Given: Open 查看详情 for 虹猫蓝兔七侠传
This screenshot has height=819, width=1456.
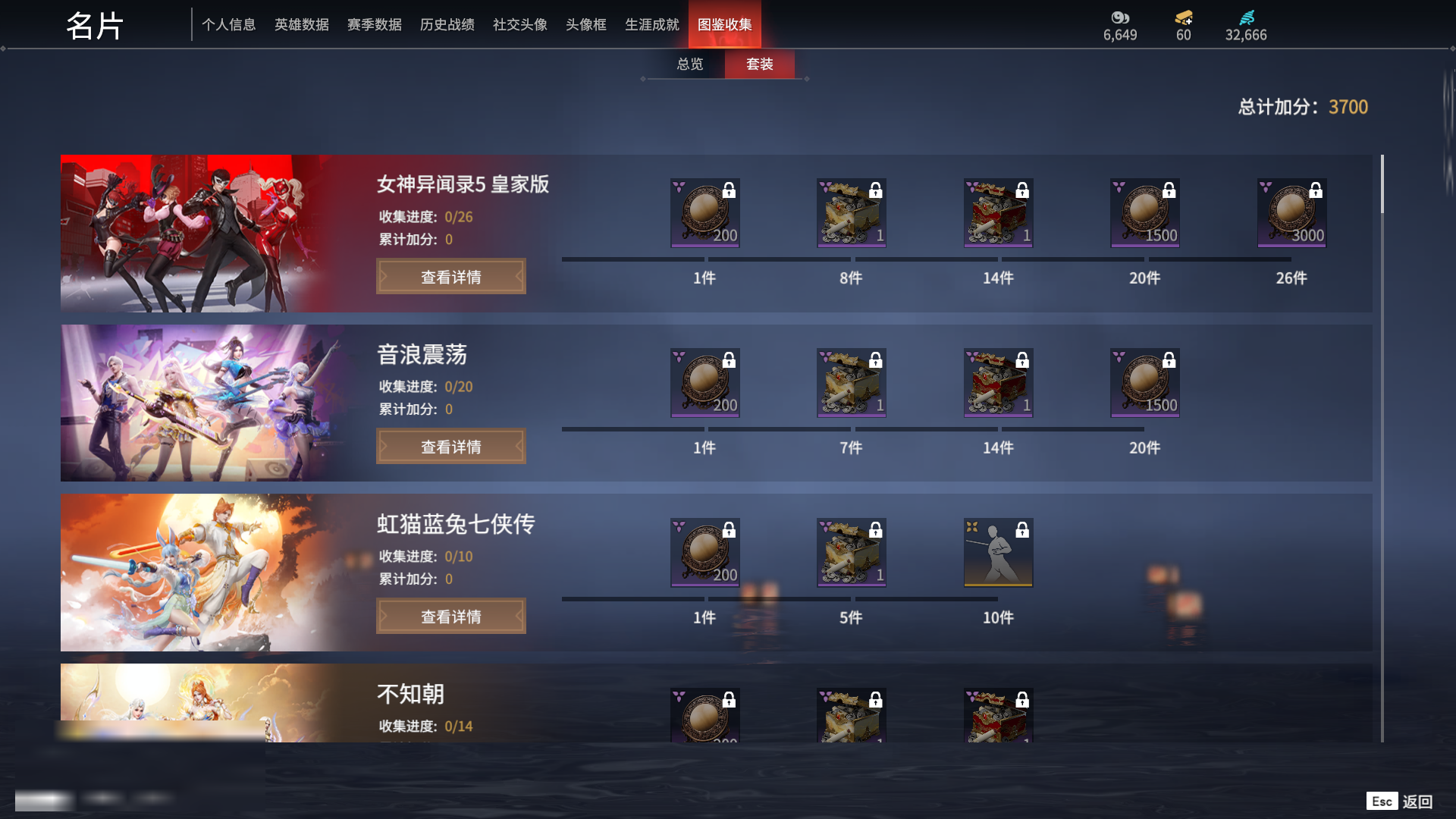Looking at the screenshot, I should [450, 617].
